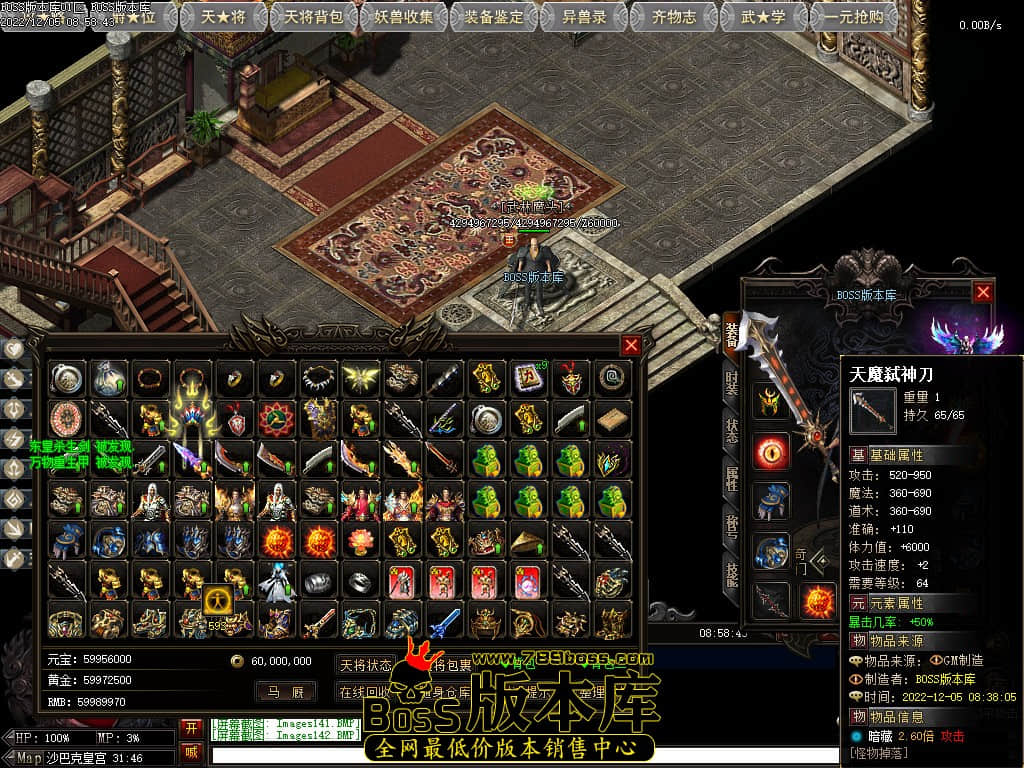1024x768 pixels.
Task: Open the 妖兽收集 menu
Action: pyautogui.click(x=404, y=16)
